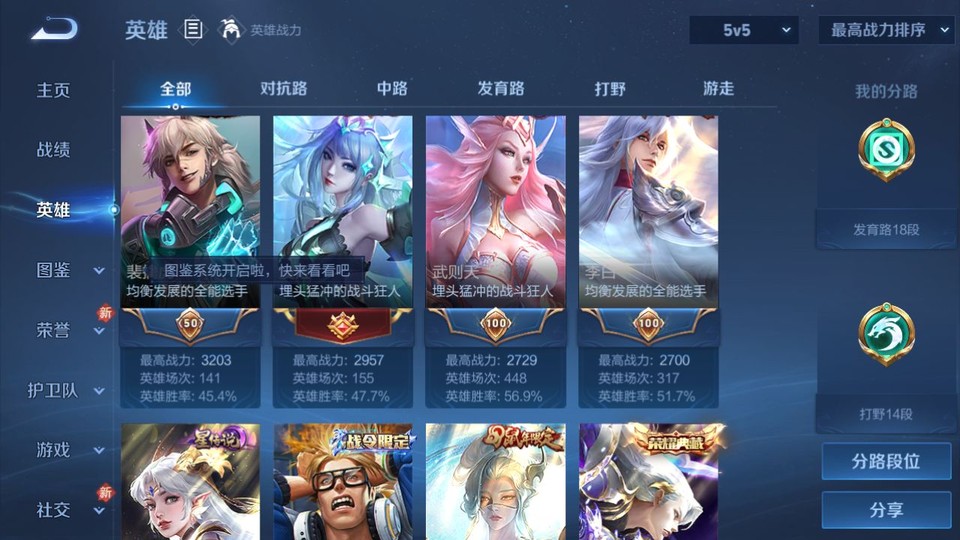Viewport: 960px width, 540px height.
Task: Switch to the 中路 tab
Action: coord(392,88)
